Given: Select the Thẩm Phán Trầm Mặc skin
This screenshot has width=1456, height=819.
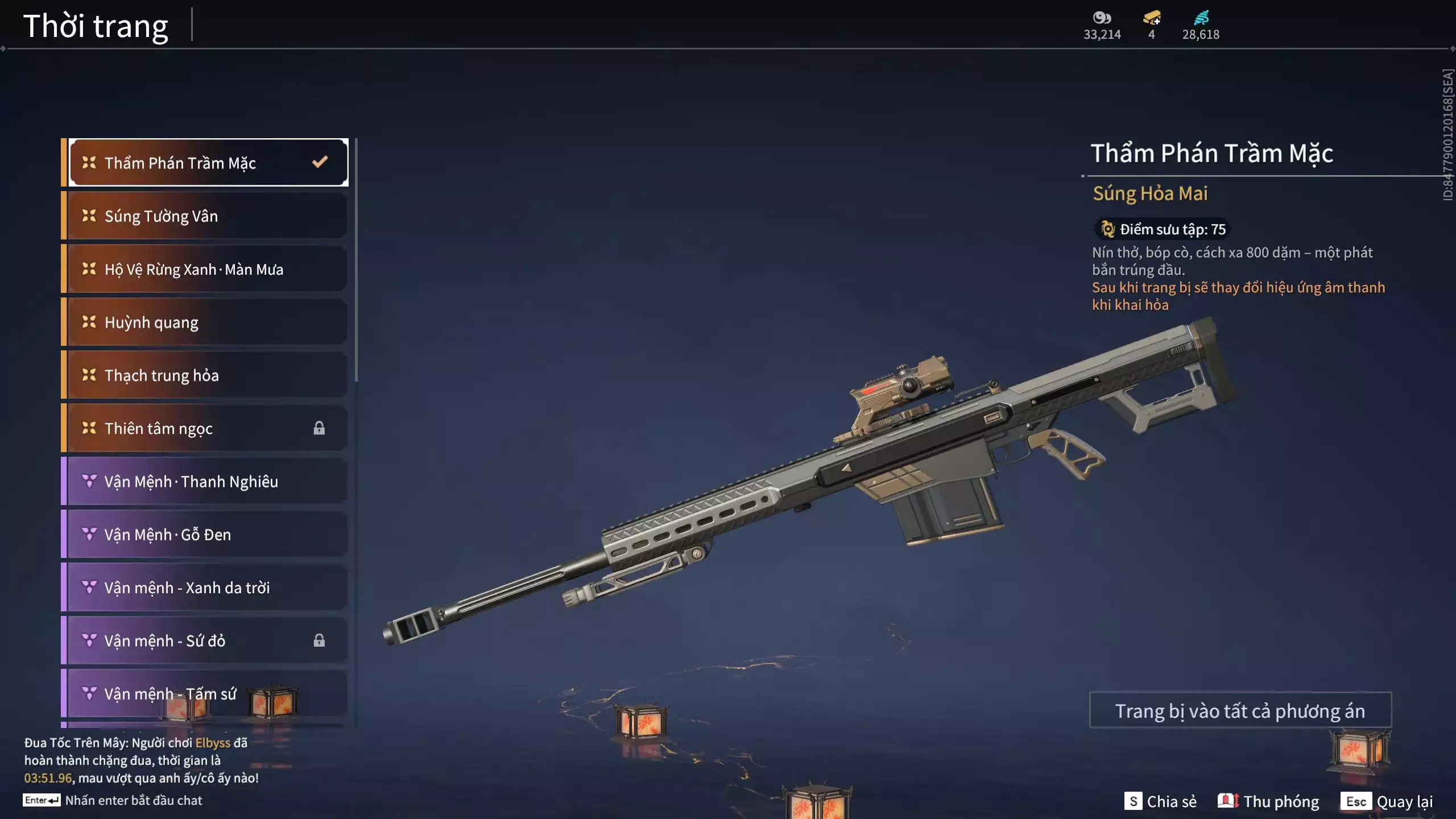Looking at the screenshot, I should click(208, 163).
